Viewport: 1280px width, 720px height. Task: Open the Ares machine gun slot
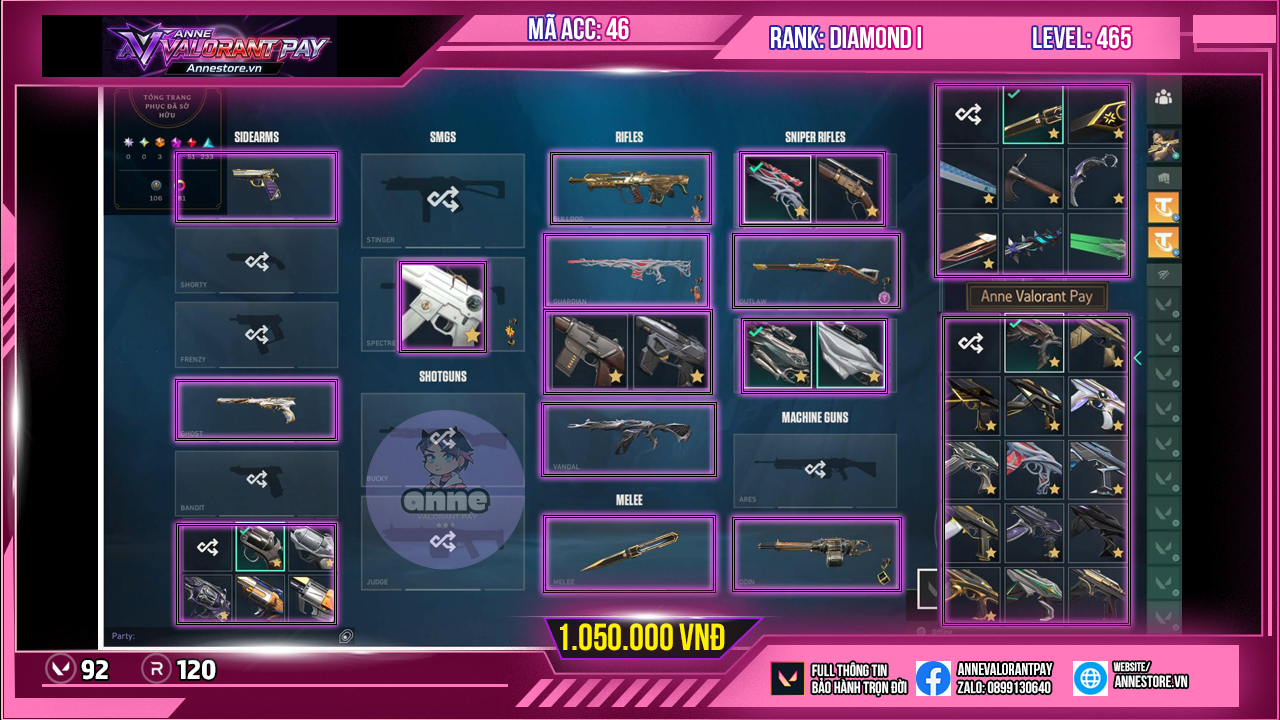pyautogui.click(x=815, y=469)
